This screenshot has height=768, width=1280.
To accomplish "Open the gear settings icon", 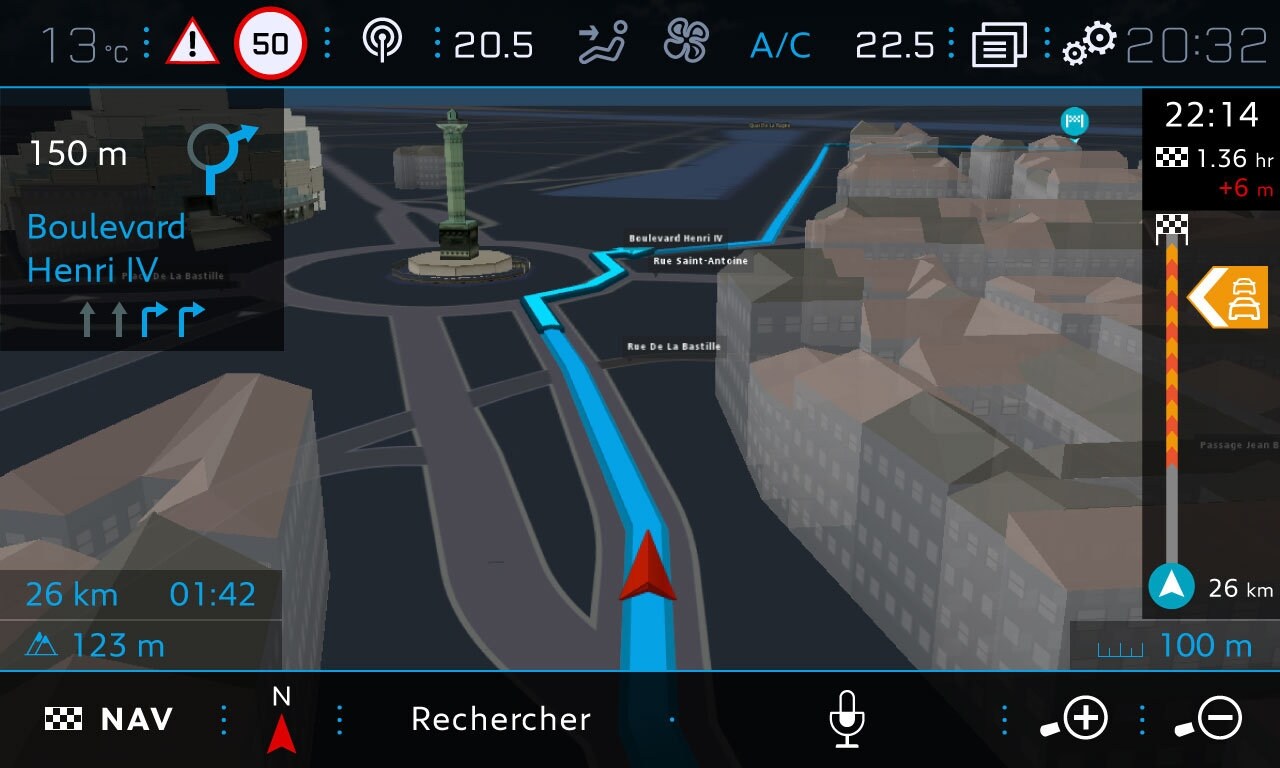I will click(x=1089, y=44).
